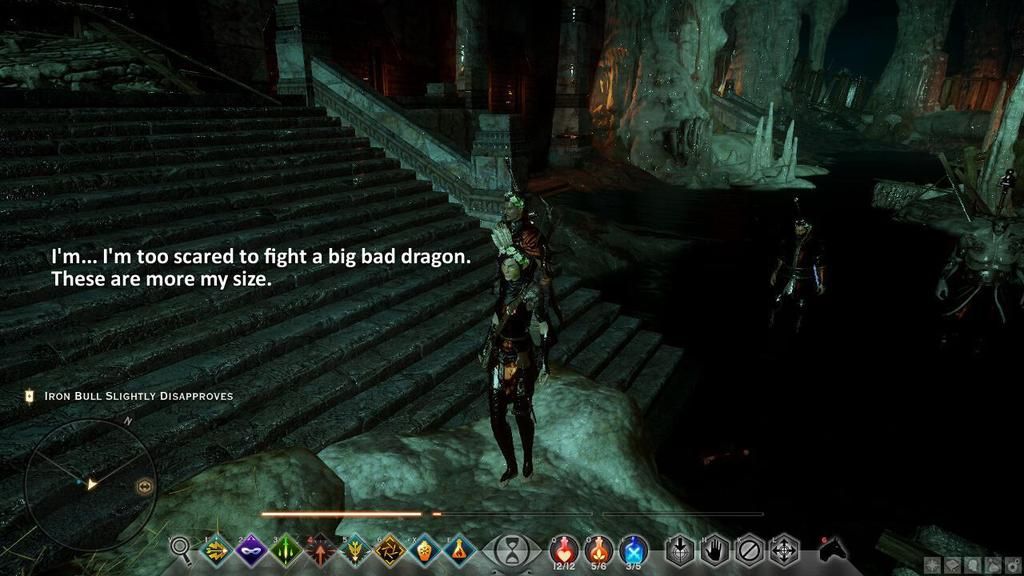This screenshot has width=1024, height=576.
Task: Click the magnifying glass search icon
Action: click(181, 548)
